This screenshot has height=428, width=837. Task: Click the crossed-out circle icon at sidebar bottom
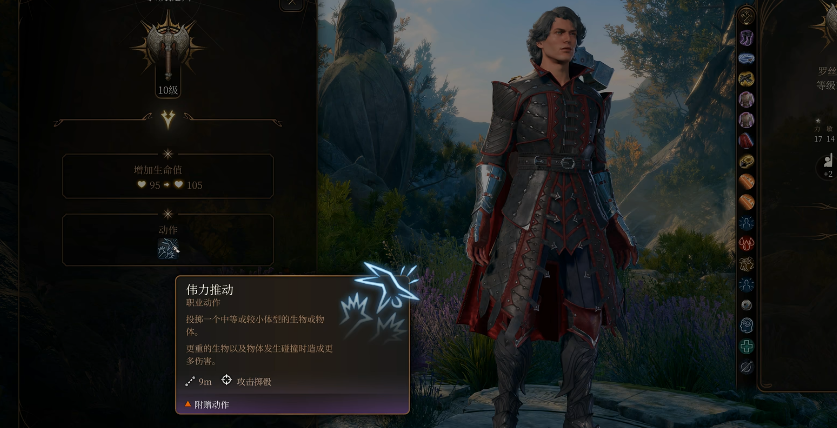tap(746, 367)
